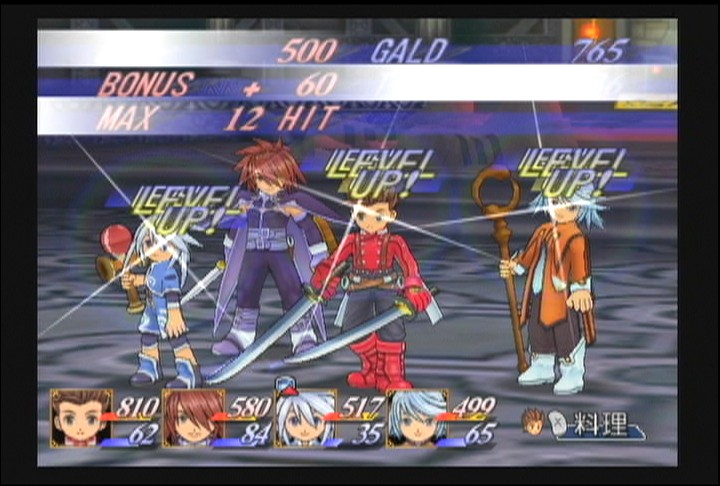Choose Raine's portrait beside 499 HP
This screenshot has height=486, width=720.
(415, 417)
